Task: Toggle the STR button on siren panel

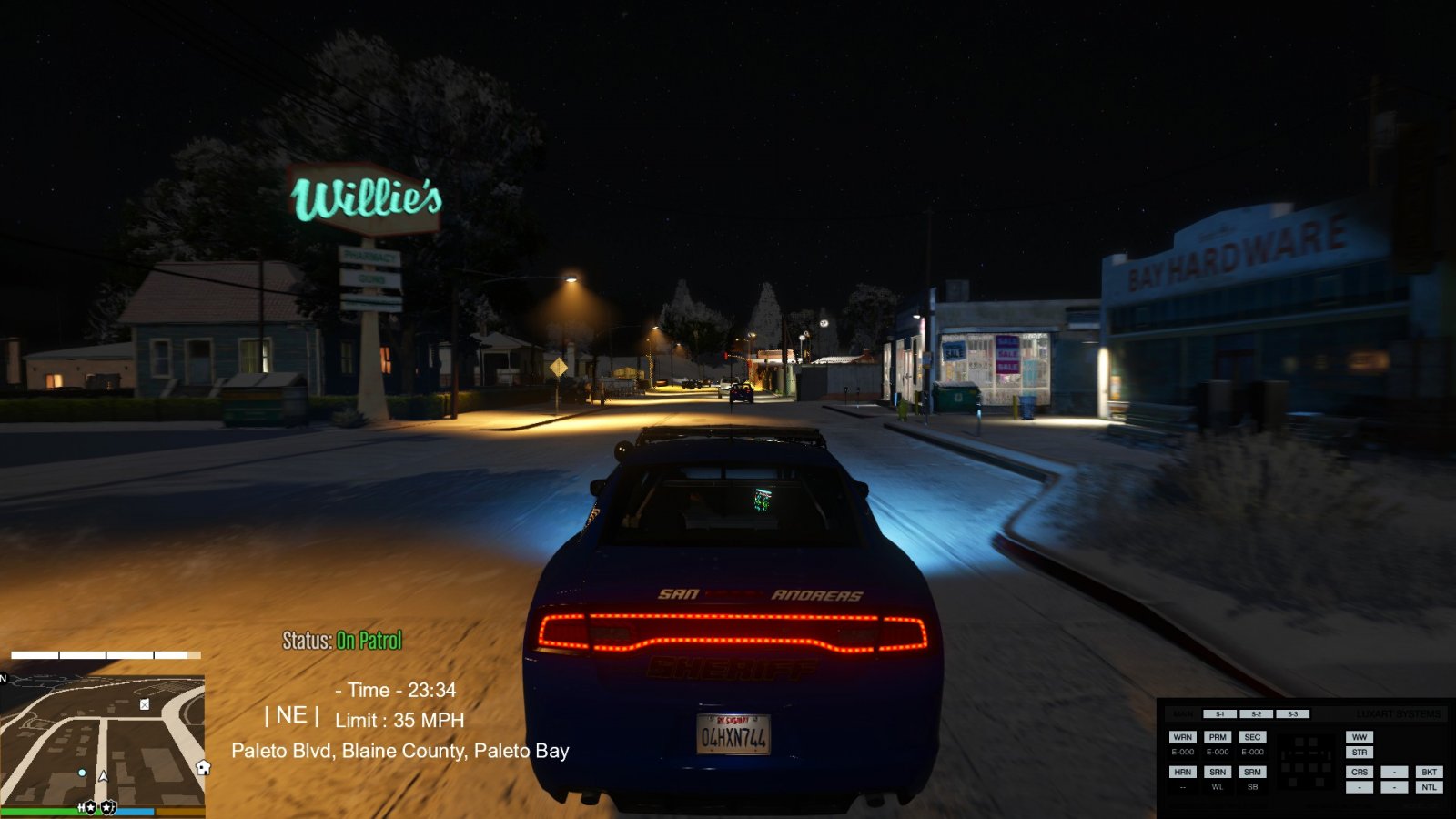Action: (x=1360, y=753)
